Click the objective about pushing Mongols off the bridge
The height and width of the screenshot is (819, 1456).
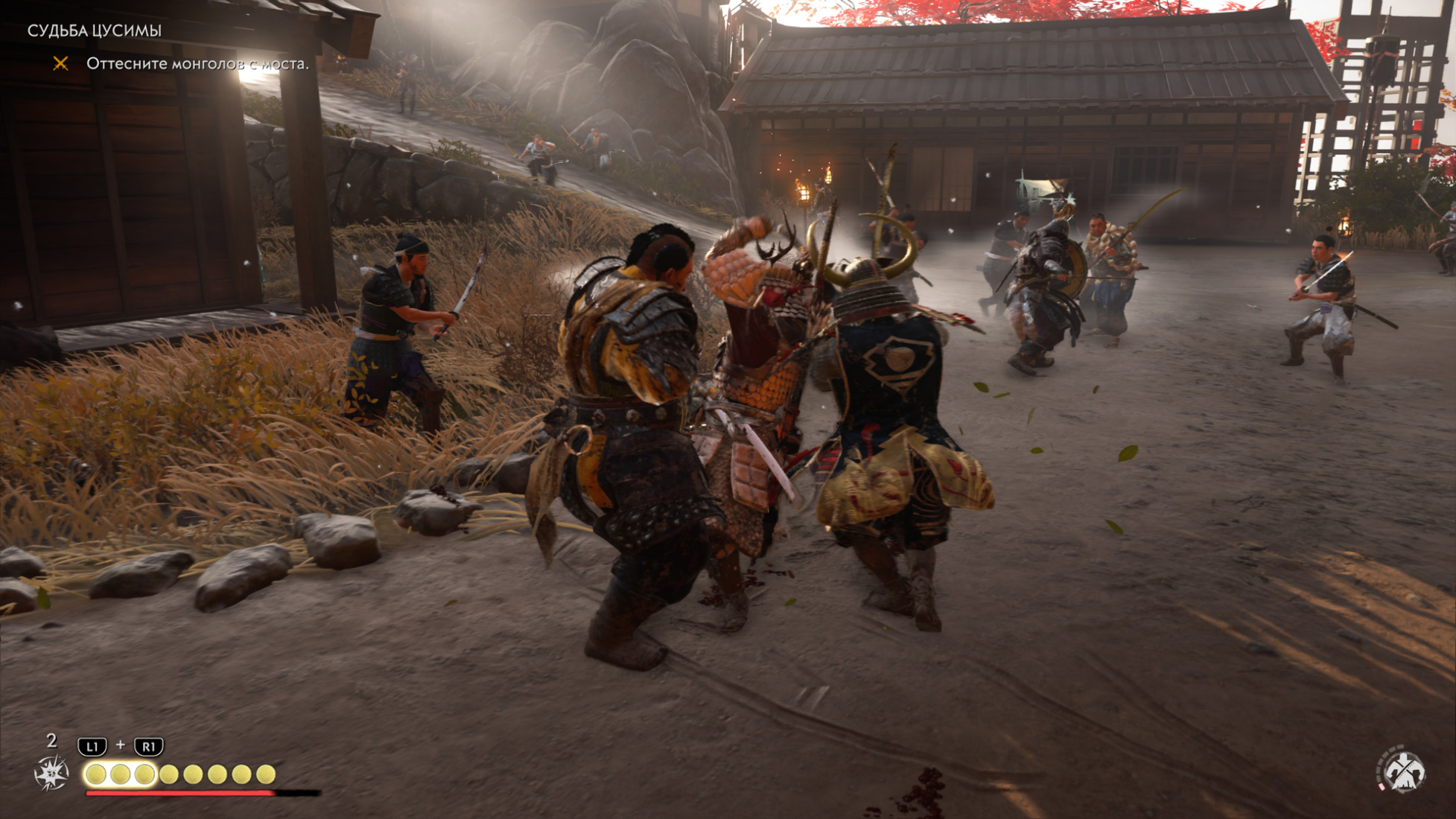point(197,64)
